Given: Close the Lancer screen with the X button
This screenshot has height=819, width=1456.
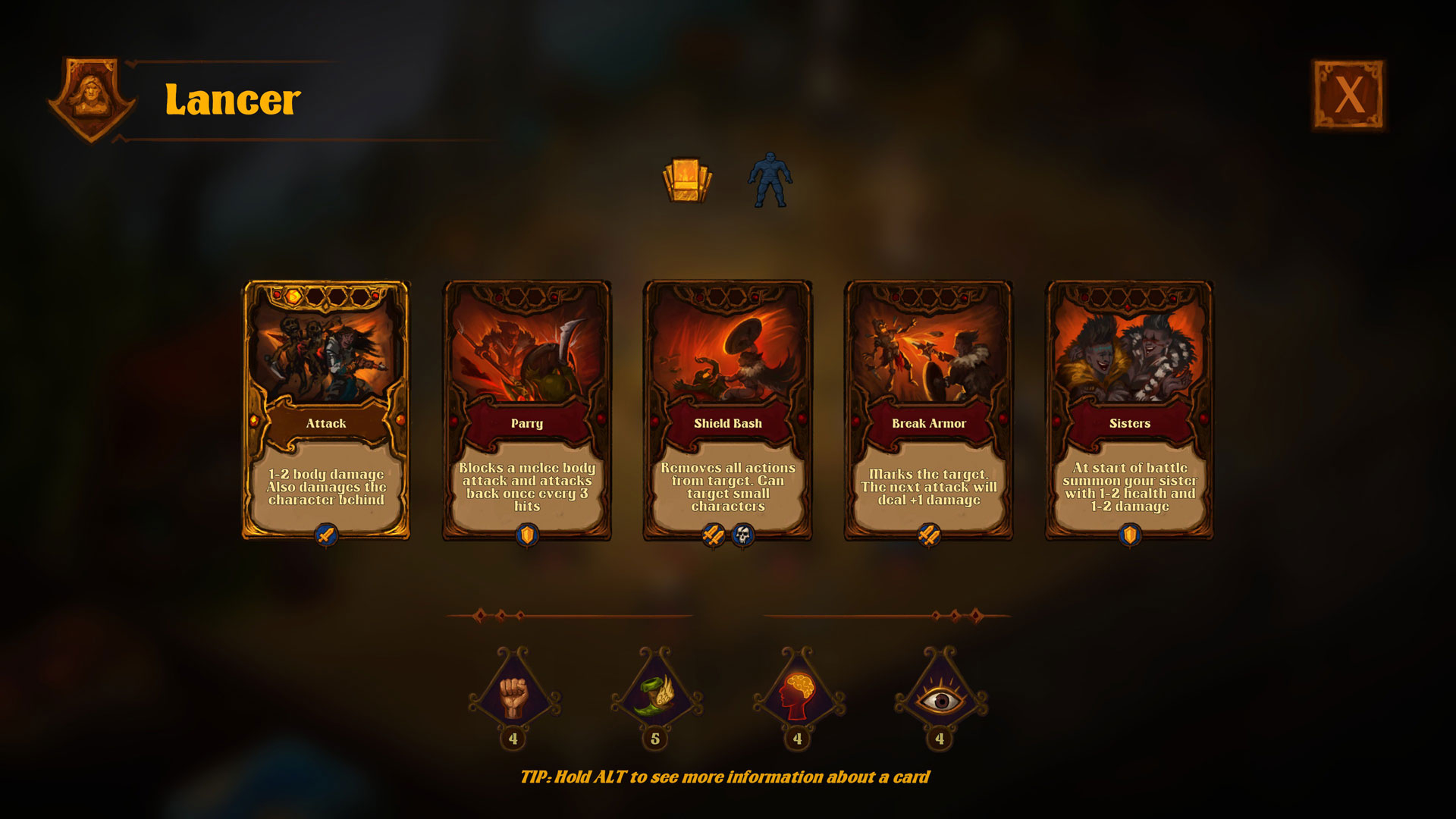Looking at the screenshot, I should pyautogui.click(x=1349, y=95).
